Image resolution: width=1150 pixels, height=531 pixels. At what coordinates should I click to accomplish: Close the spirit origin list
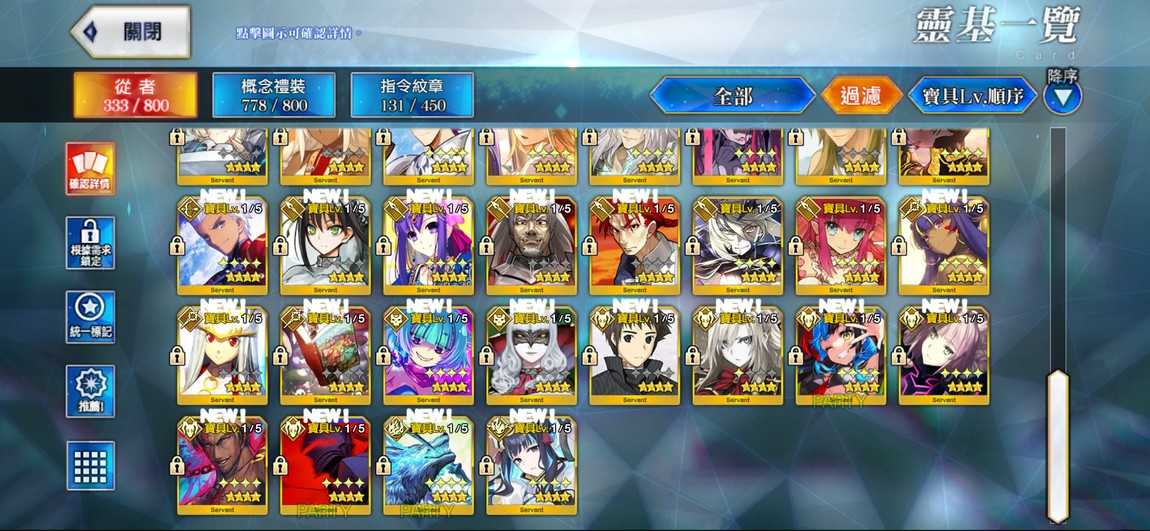tap(131, 32)
